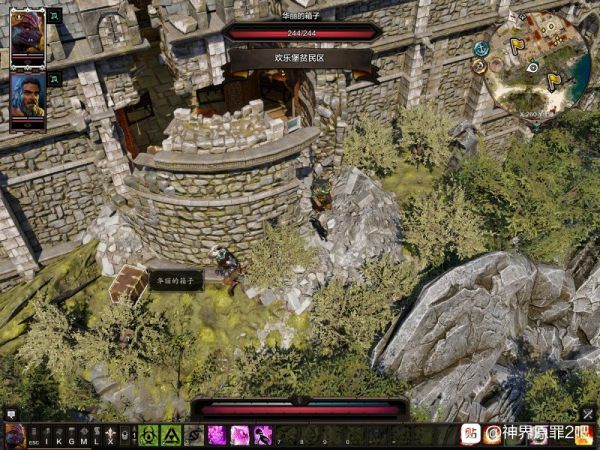Image resolution: width=600 pixels, height=450 pixels.
Task: Open the chat log speech bubble icon
Action: tap(11, 413)
